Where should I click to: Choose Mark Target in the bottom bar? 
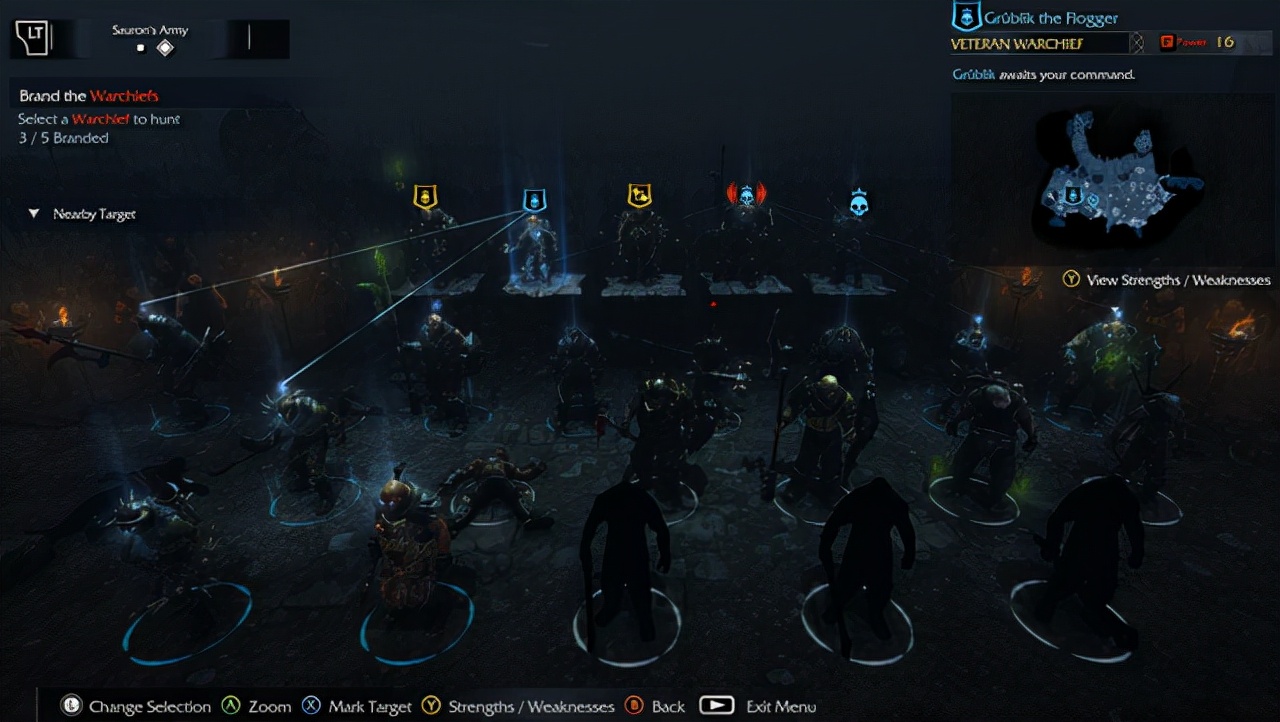[357, 706]
